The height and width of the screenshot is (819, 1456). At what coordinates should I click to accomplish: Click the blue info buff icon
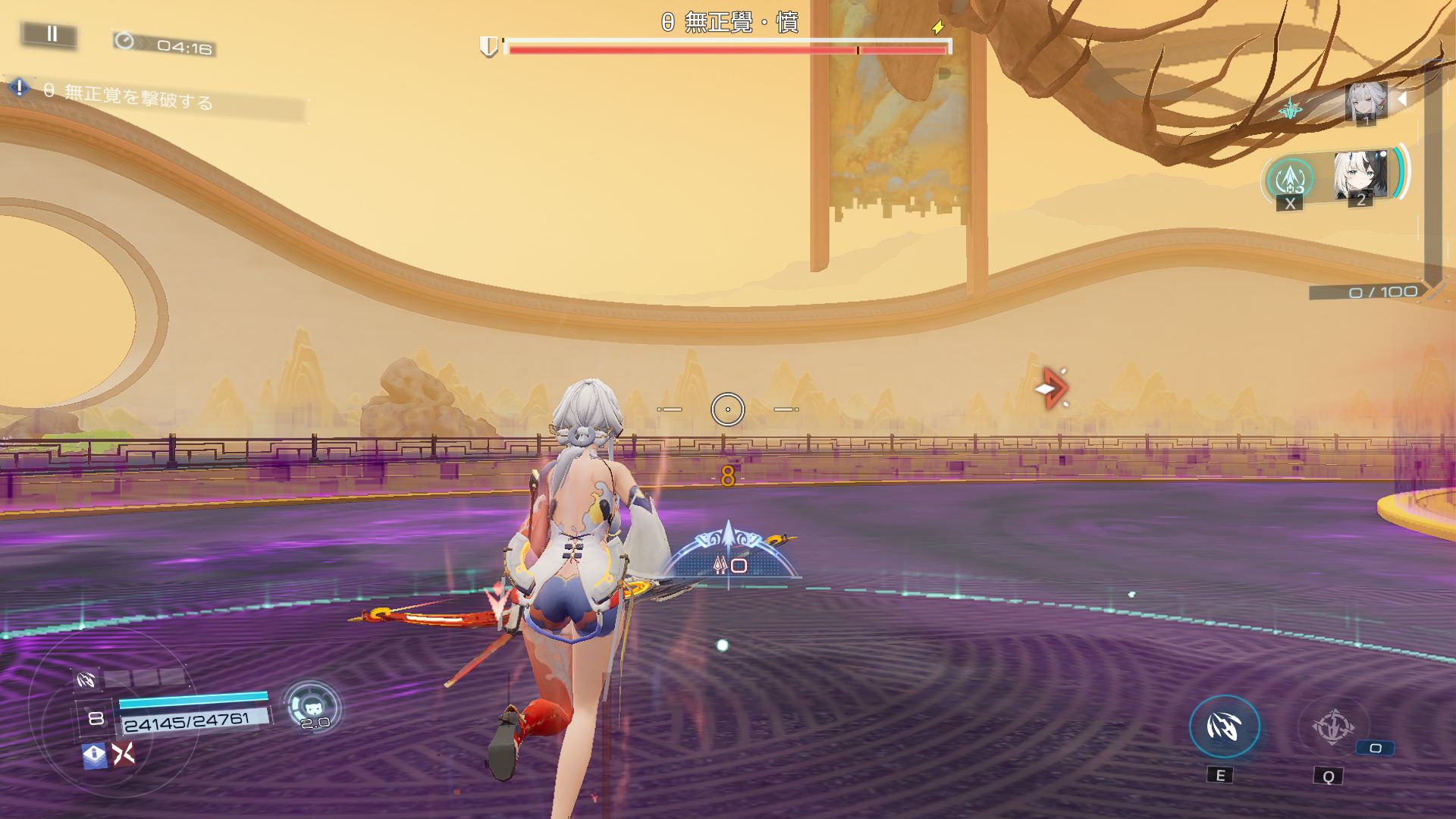pos(95,755)
